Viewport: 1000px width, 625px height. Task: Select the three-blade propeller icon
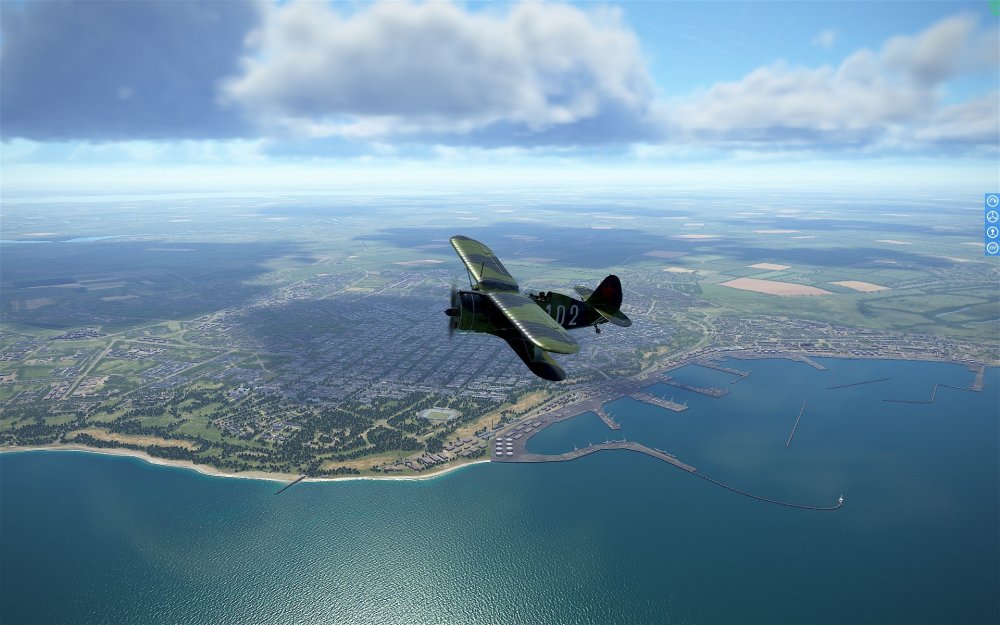(x=992, y=216)
